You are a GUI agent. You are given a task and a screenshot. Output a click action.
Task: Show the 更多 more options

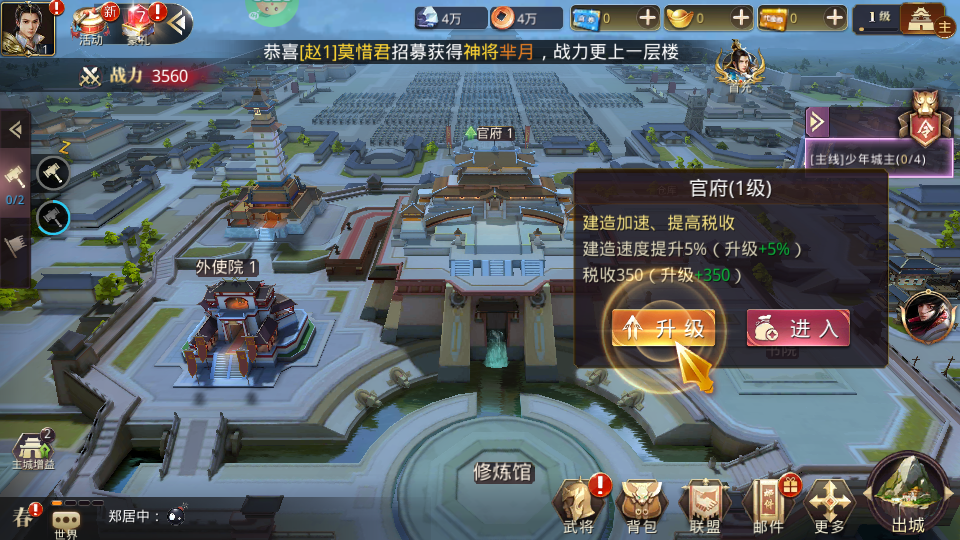point(830,503)
